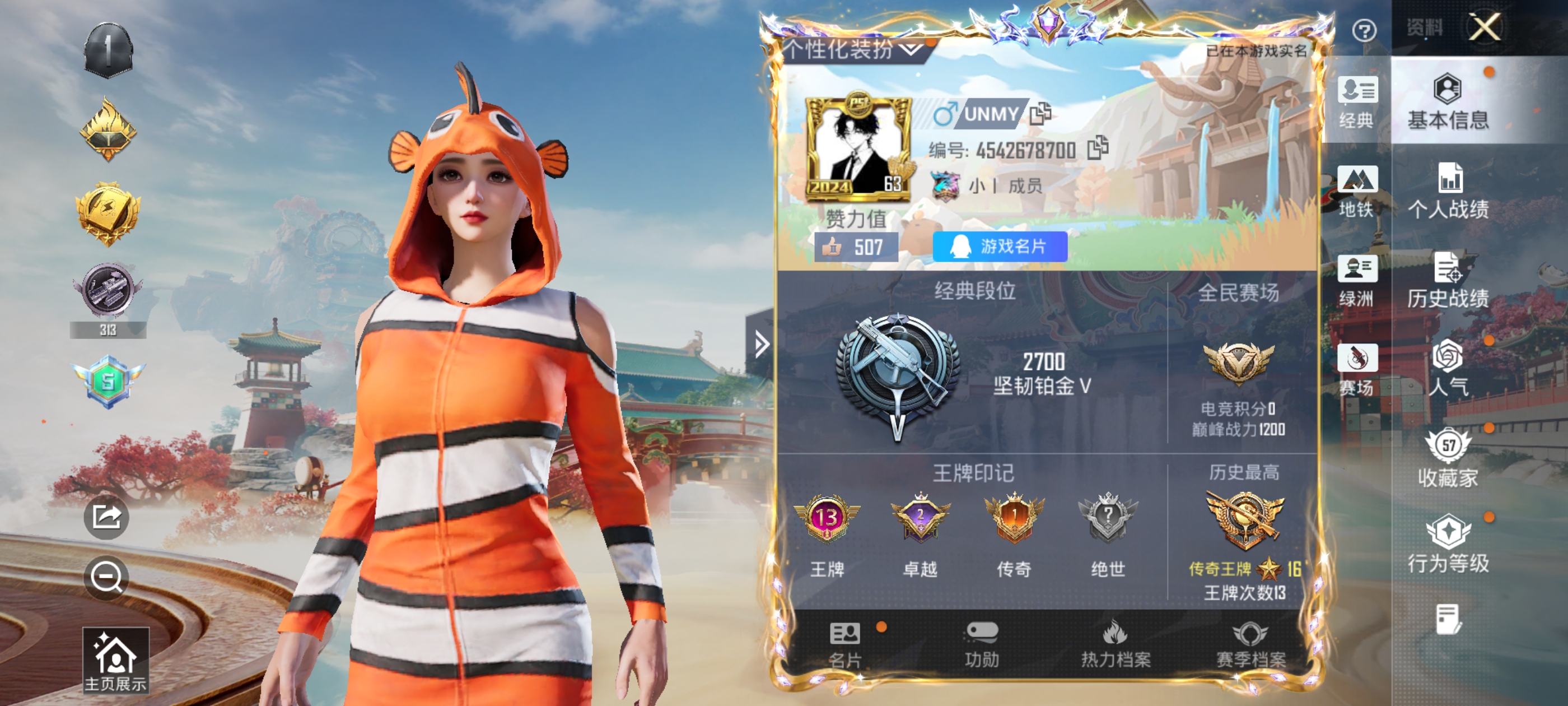
Task: Switch to the 地铁 mode tab
Action: [1357, 191]
